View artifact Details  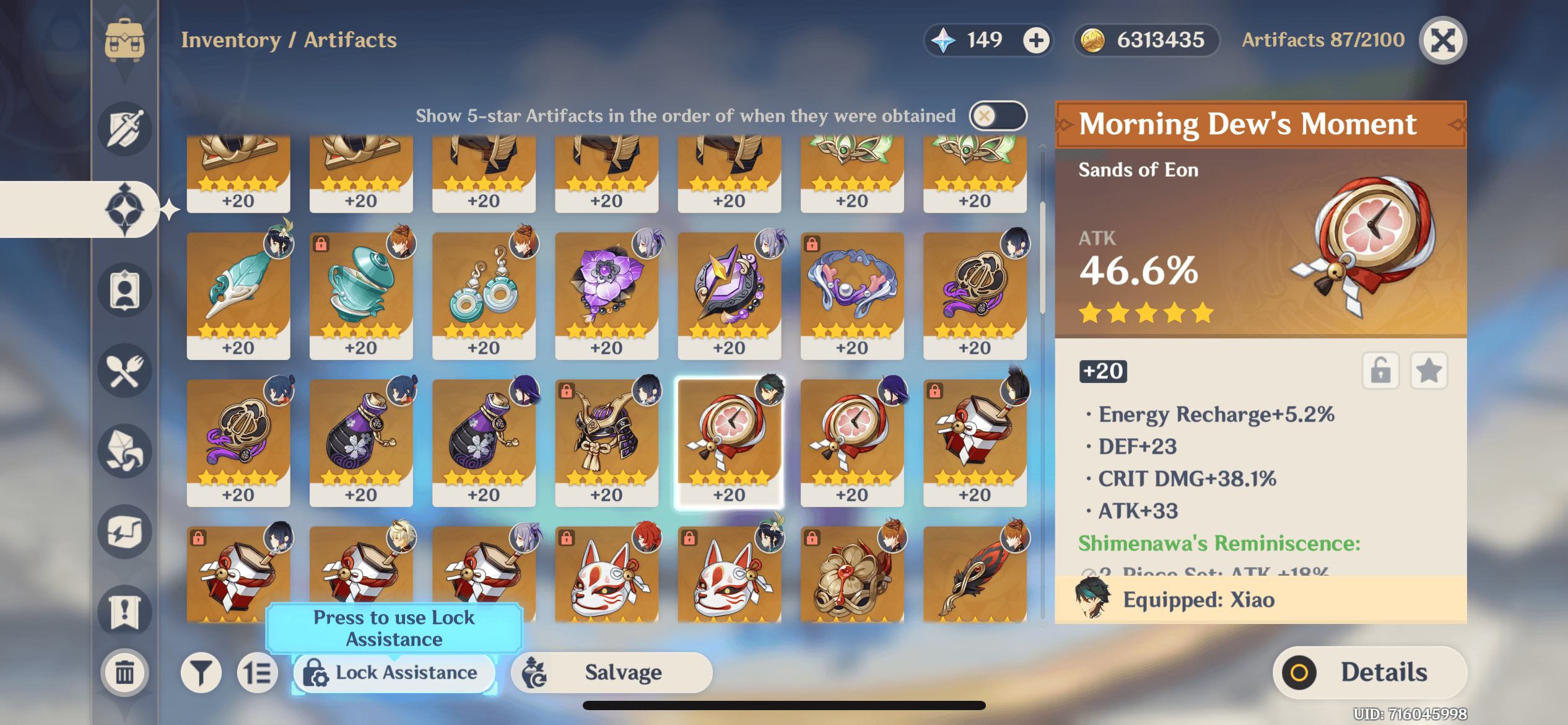1369,672
